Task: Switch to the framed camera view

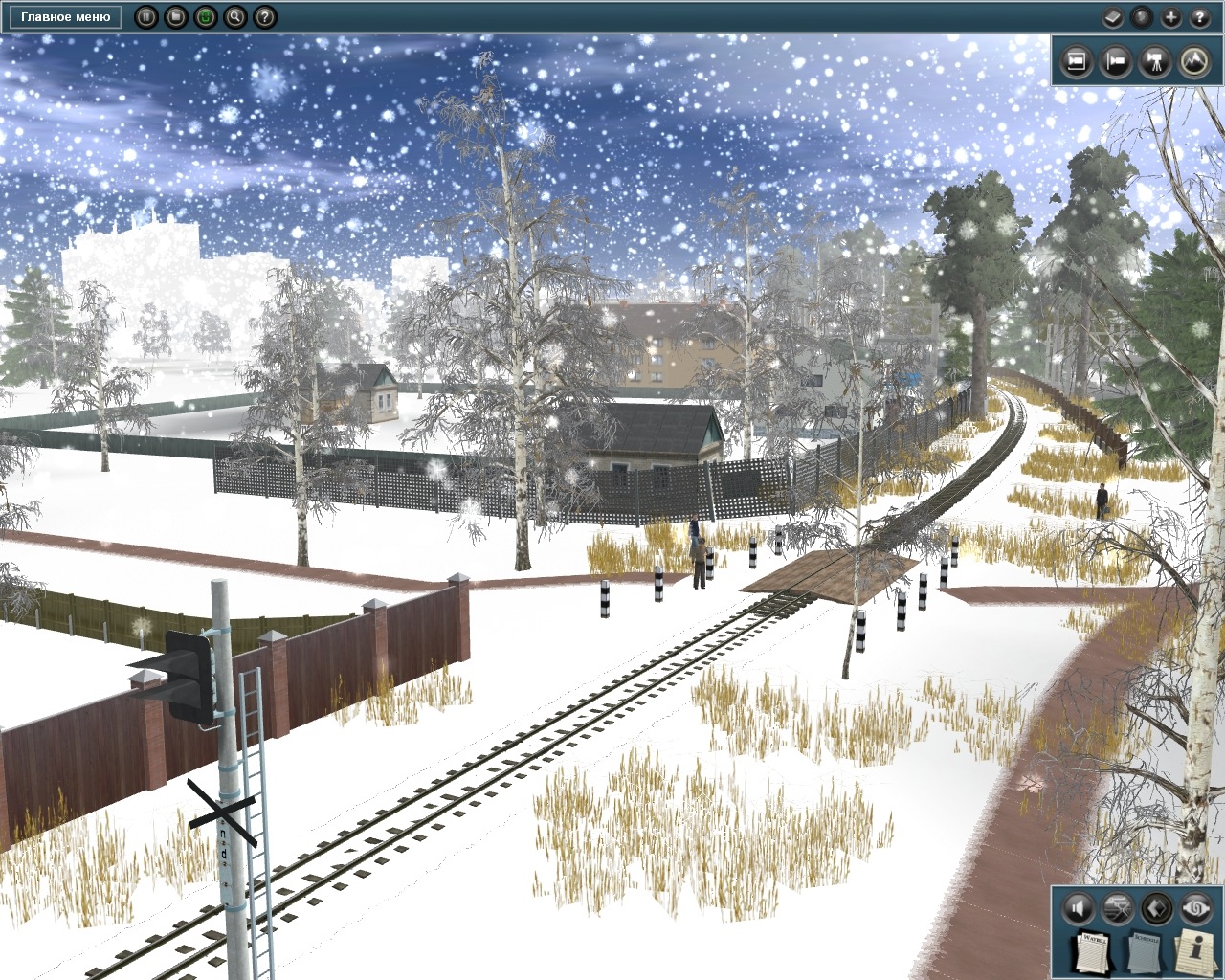Action: 1077,61
